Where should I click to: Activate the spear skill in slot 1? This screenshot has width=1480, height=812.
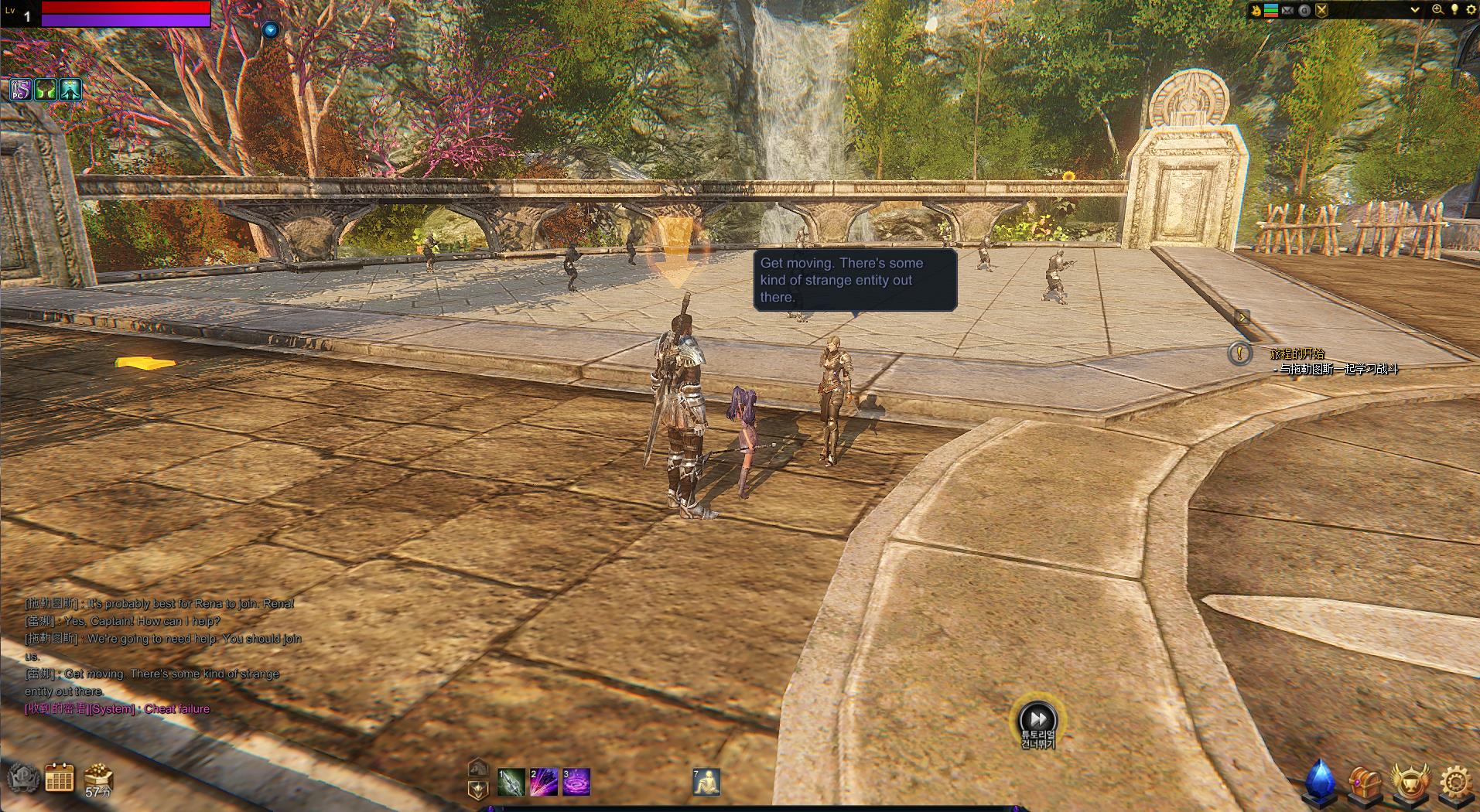(x=511, y=782)
